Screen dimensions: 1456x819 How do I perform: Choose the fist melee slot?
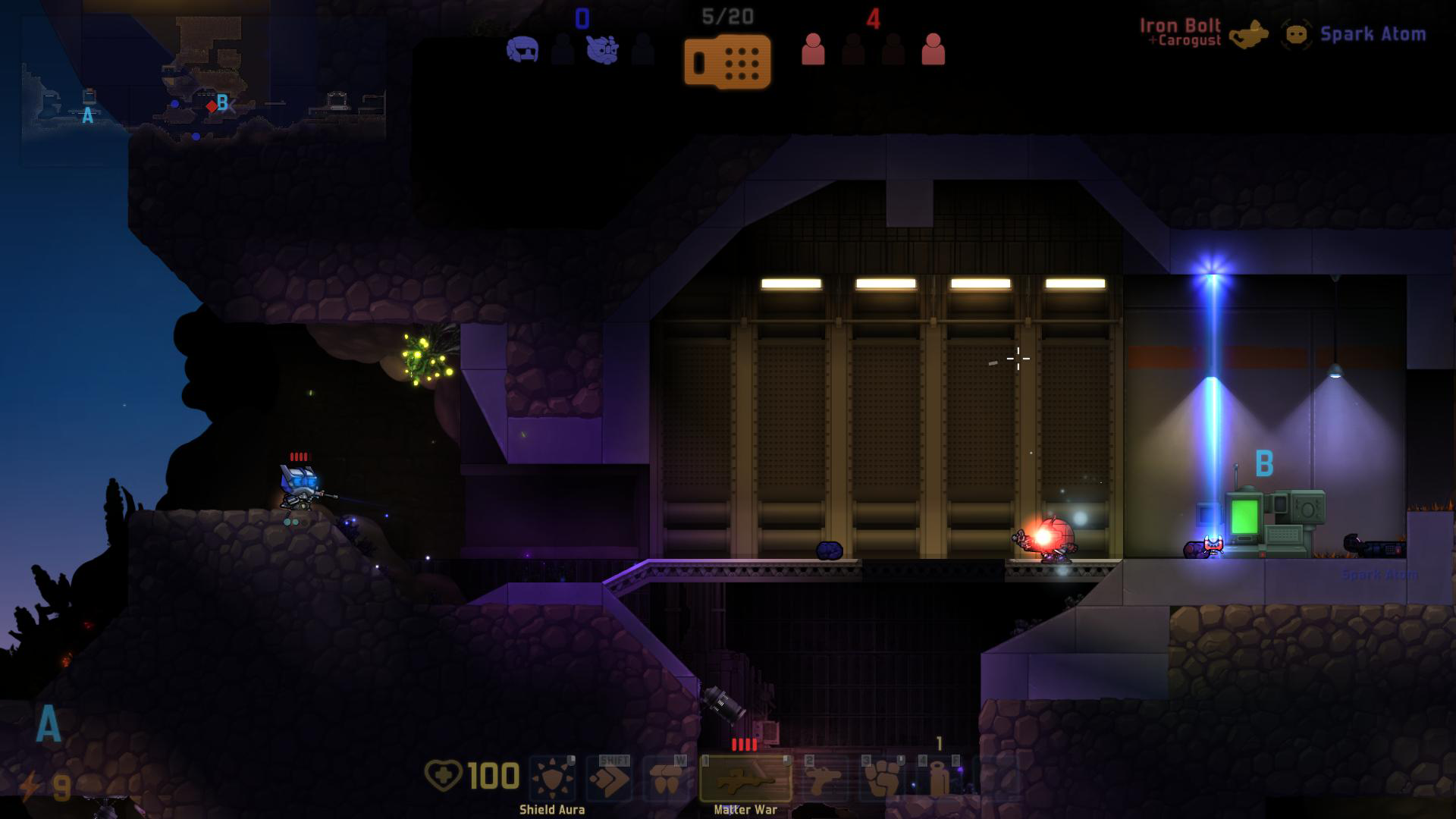883,779
